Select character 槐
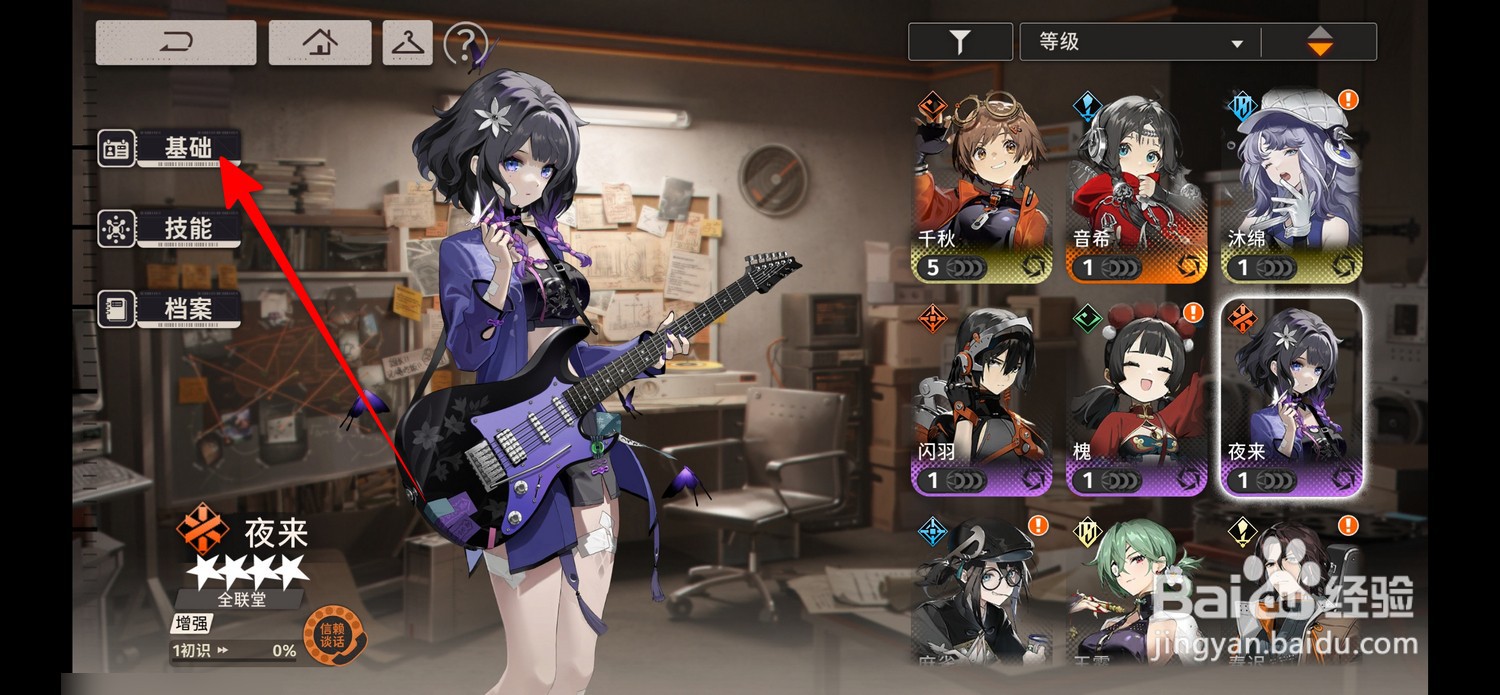This screenshot has height=695, width=1500. tap(1136, 398)
